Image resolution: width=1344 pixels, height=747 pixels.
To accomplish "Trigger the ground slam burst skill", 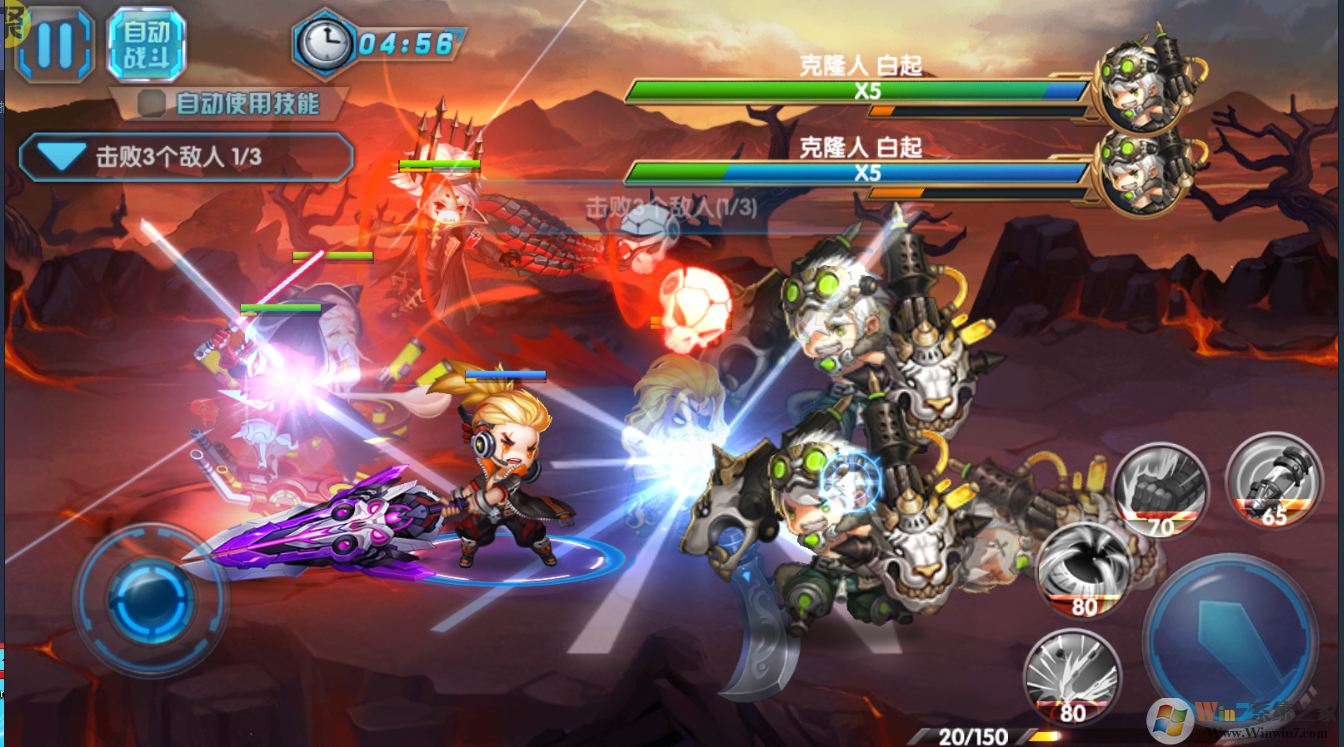I will click(1071, 676).
